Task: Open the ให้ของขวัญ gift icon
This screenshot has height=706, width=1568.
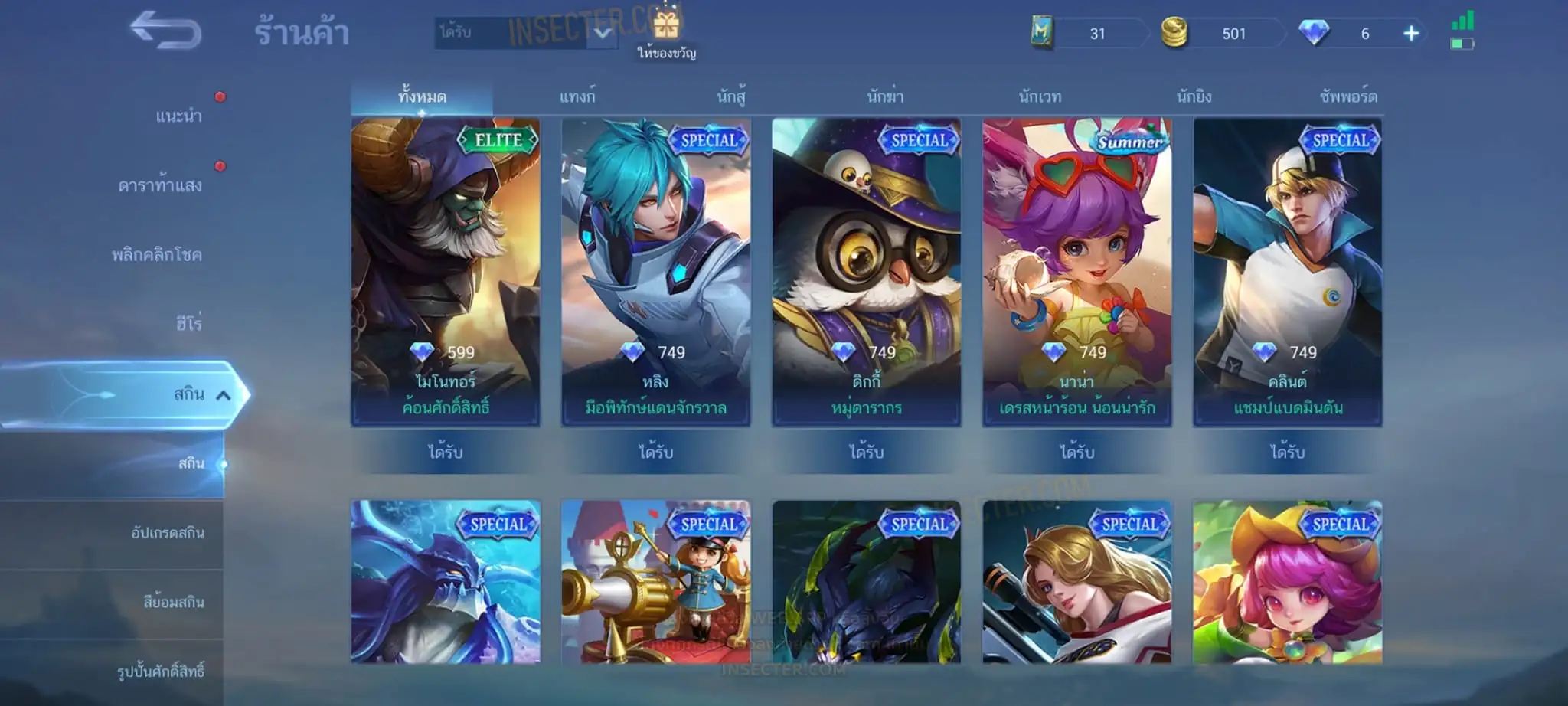Action: 666,28
